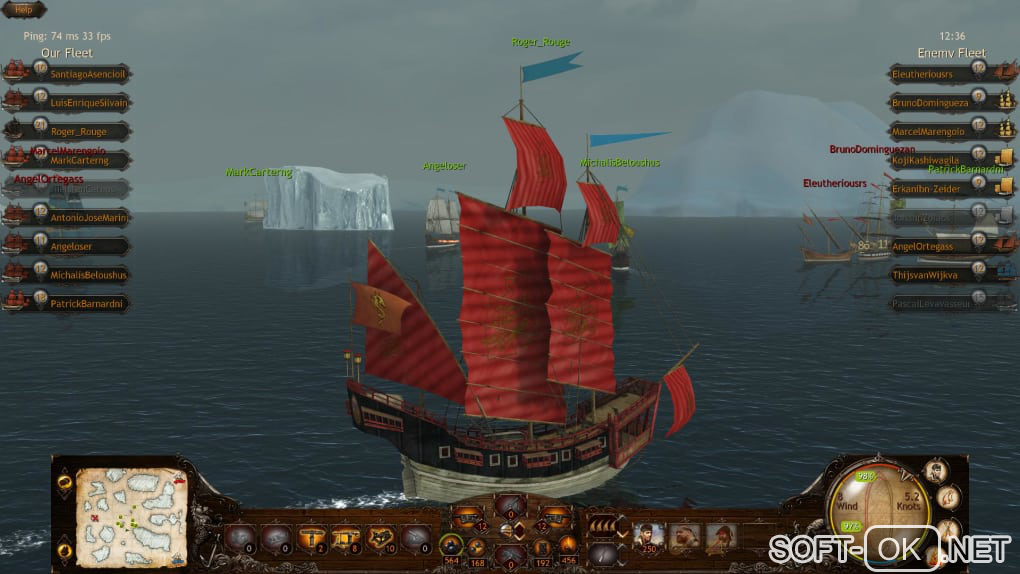This screenshot has width=1020, height=574.
Task: Click the sail setting icon with four sails
Action: coord(602,523)
